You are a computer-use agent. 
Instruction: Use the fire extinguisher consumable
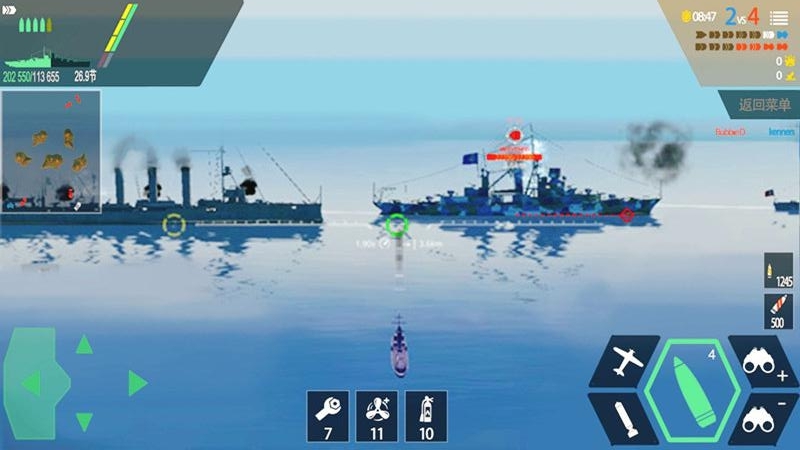(425, 415)
